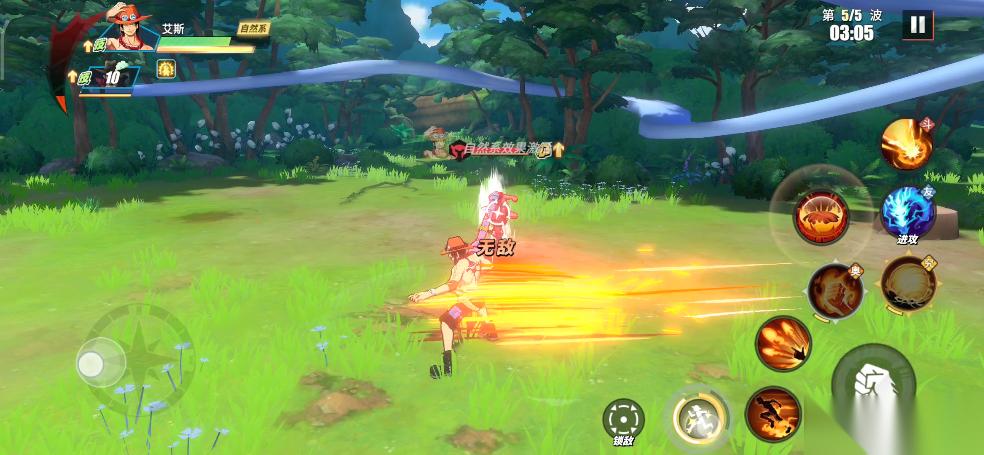Activate the chained orb skill
The image size is (984, 455).
907,283
